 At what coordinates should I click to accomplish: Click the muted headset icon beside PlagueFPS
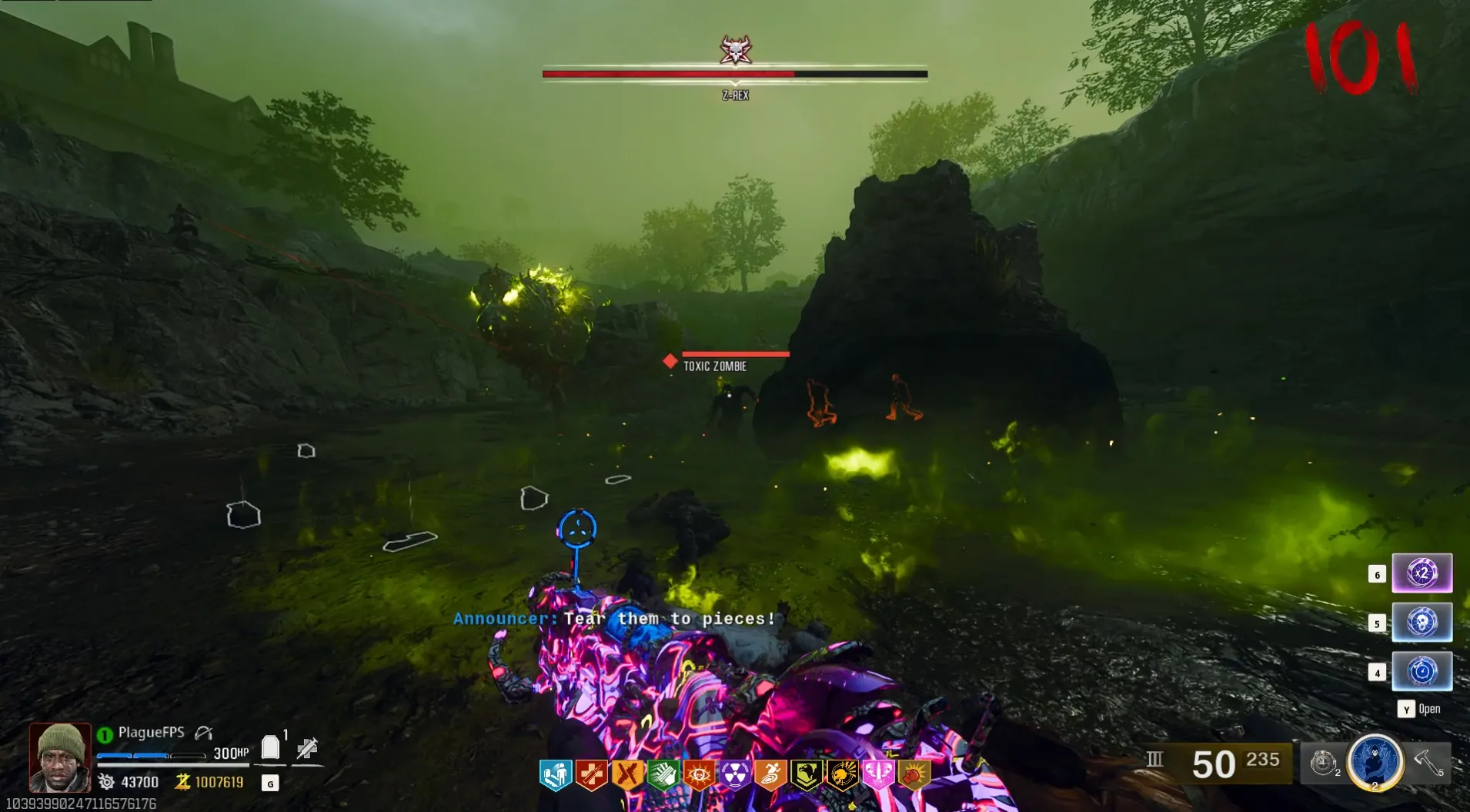[203, 733]
